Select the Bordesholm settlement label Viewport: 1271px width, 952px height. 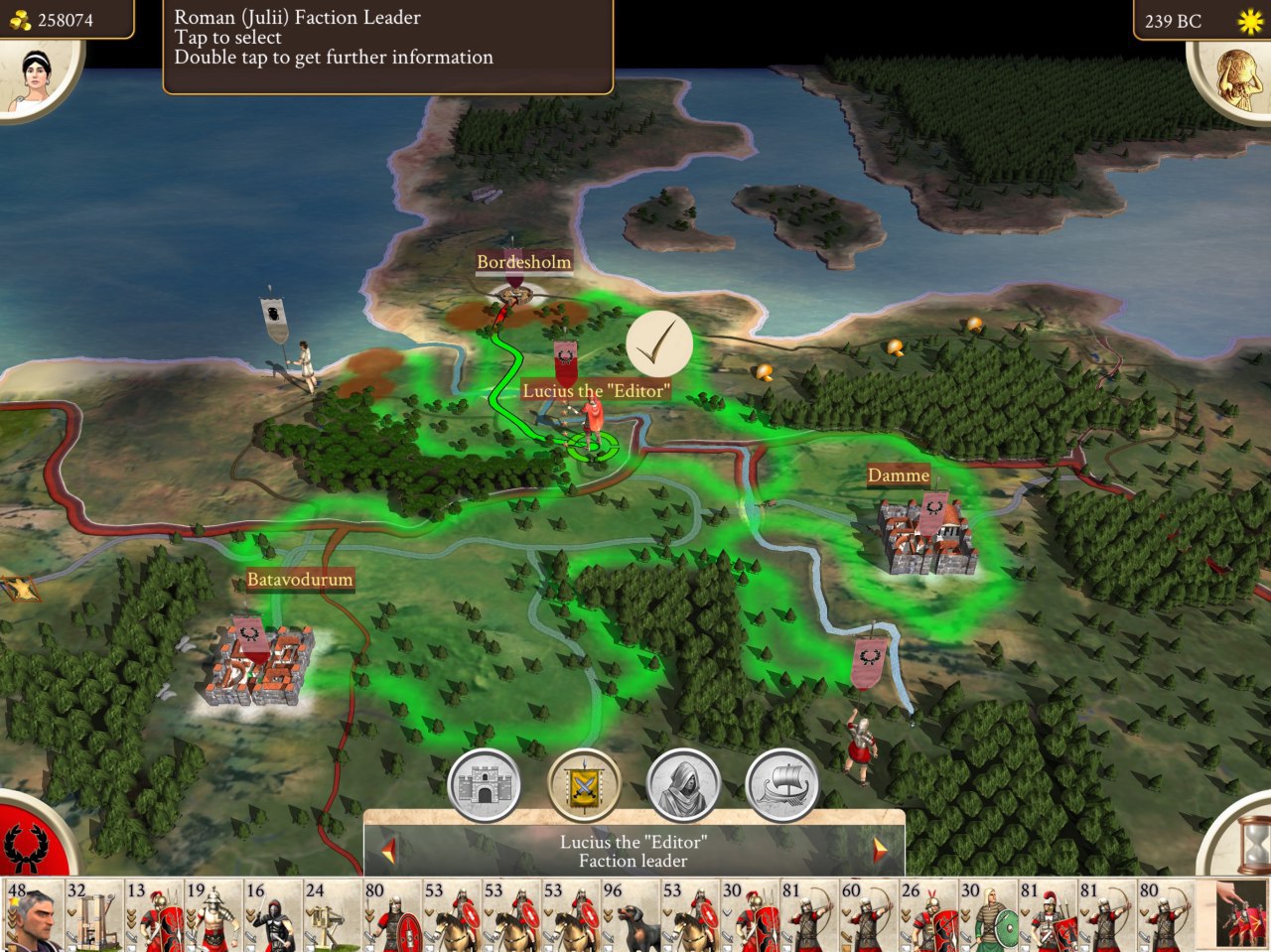coord(523,262)
